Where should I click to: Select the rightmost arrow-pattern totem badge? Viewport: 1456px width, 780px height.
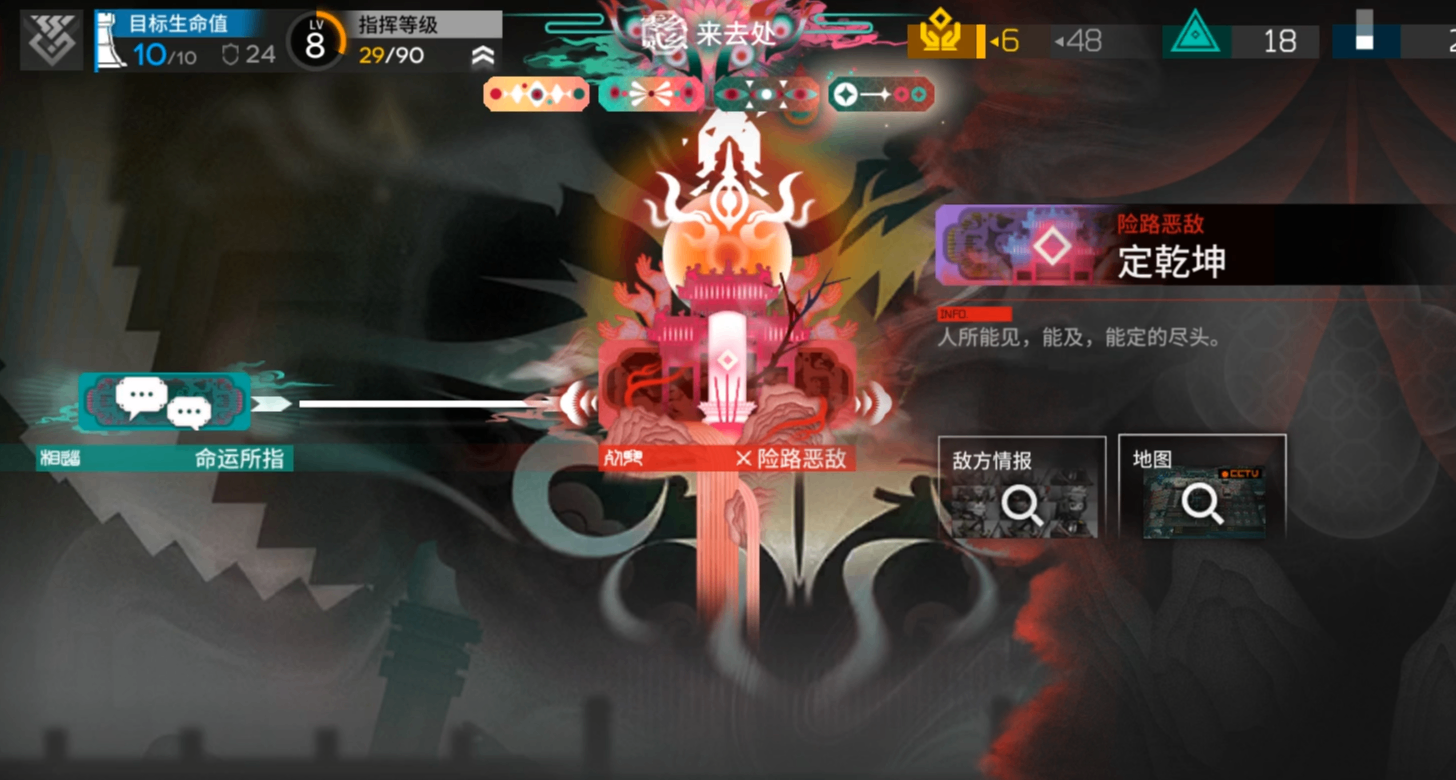[880, 92]
